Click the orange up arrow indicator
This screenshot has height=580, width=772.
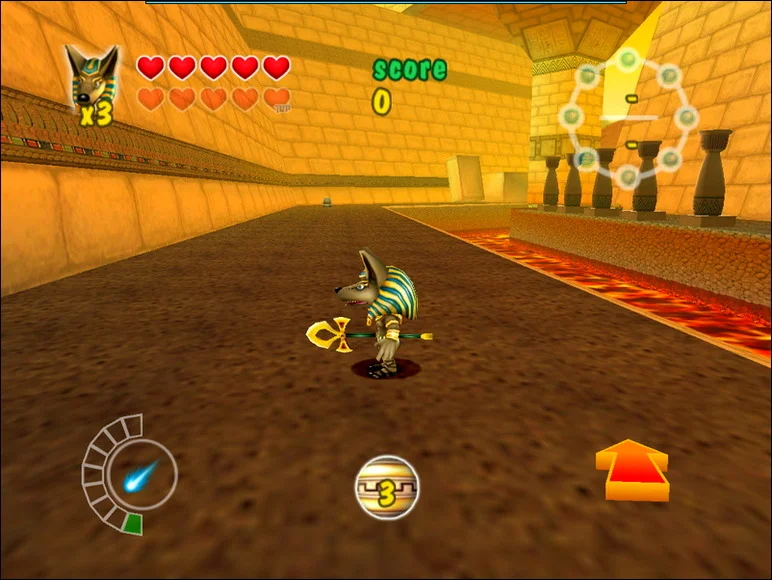coord(632,469)
